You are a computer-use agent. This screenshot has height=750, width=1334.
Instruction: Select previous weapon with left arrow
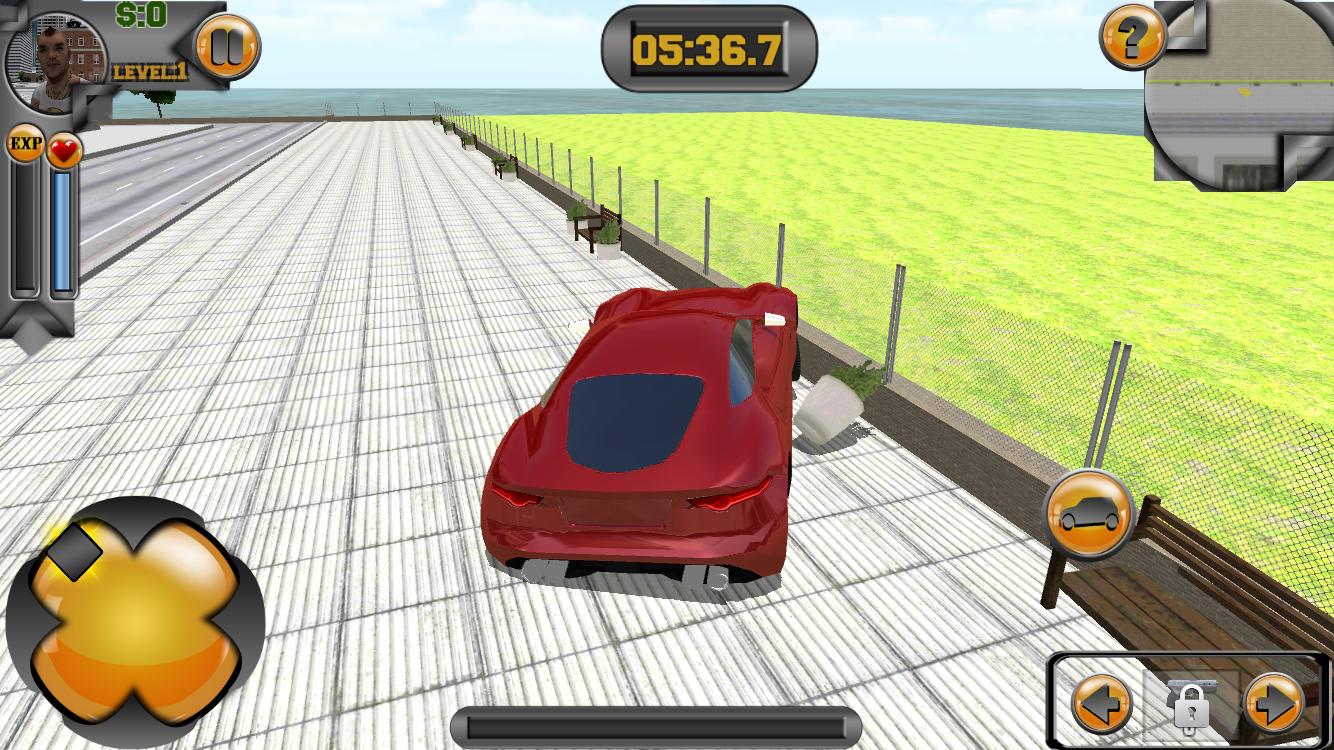[1102, 703]
